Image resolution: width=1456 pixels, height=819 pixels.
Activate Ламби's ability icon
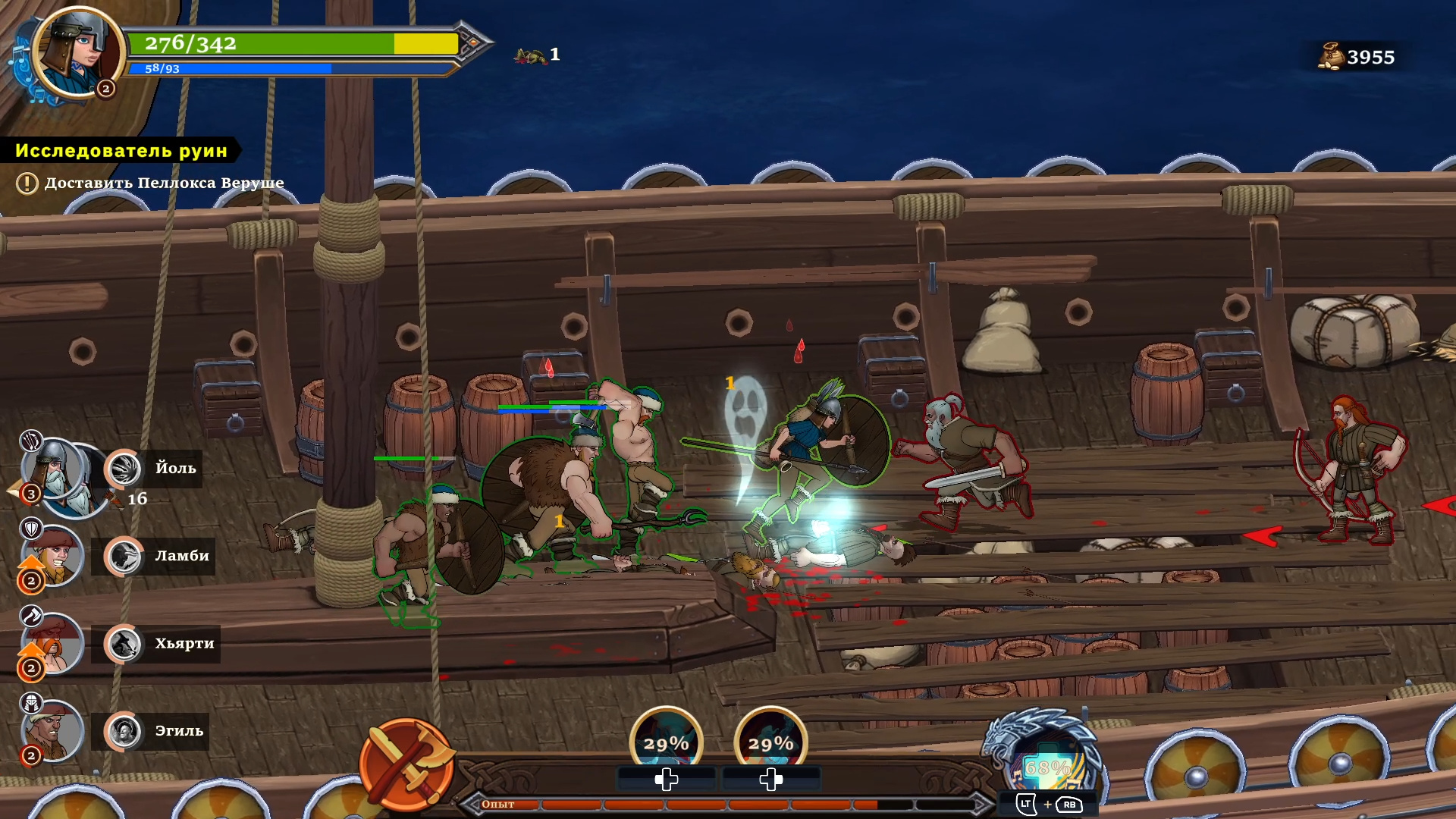(124, 557)
